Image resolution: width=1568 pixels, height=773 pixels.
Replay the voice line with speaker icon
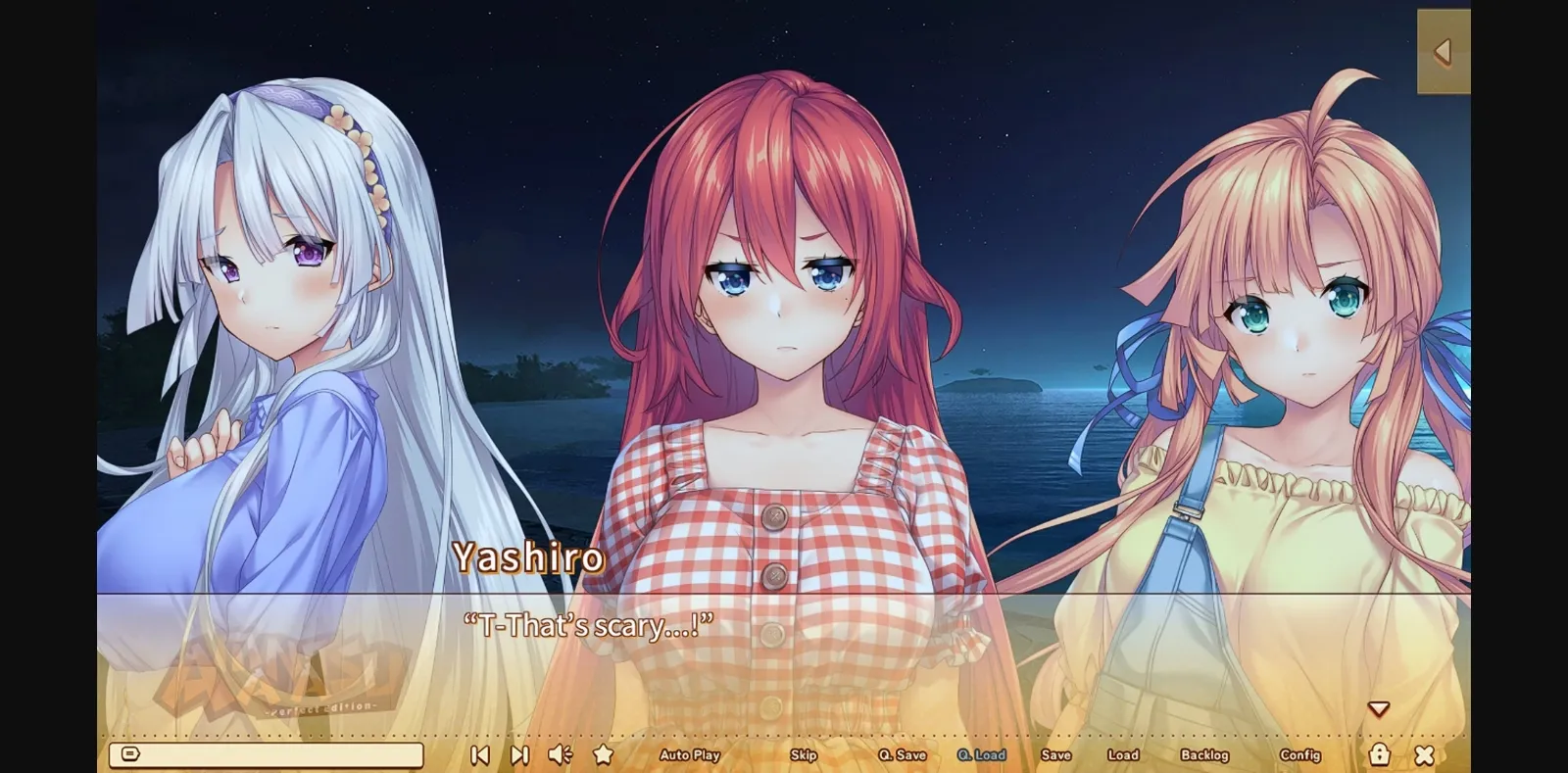(x=559, y=754)
